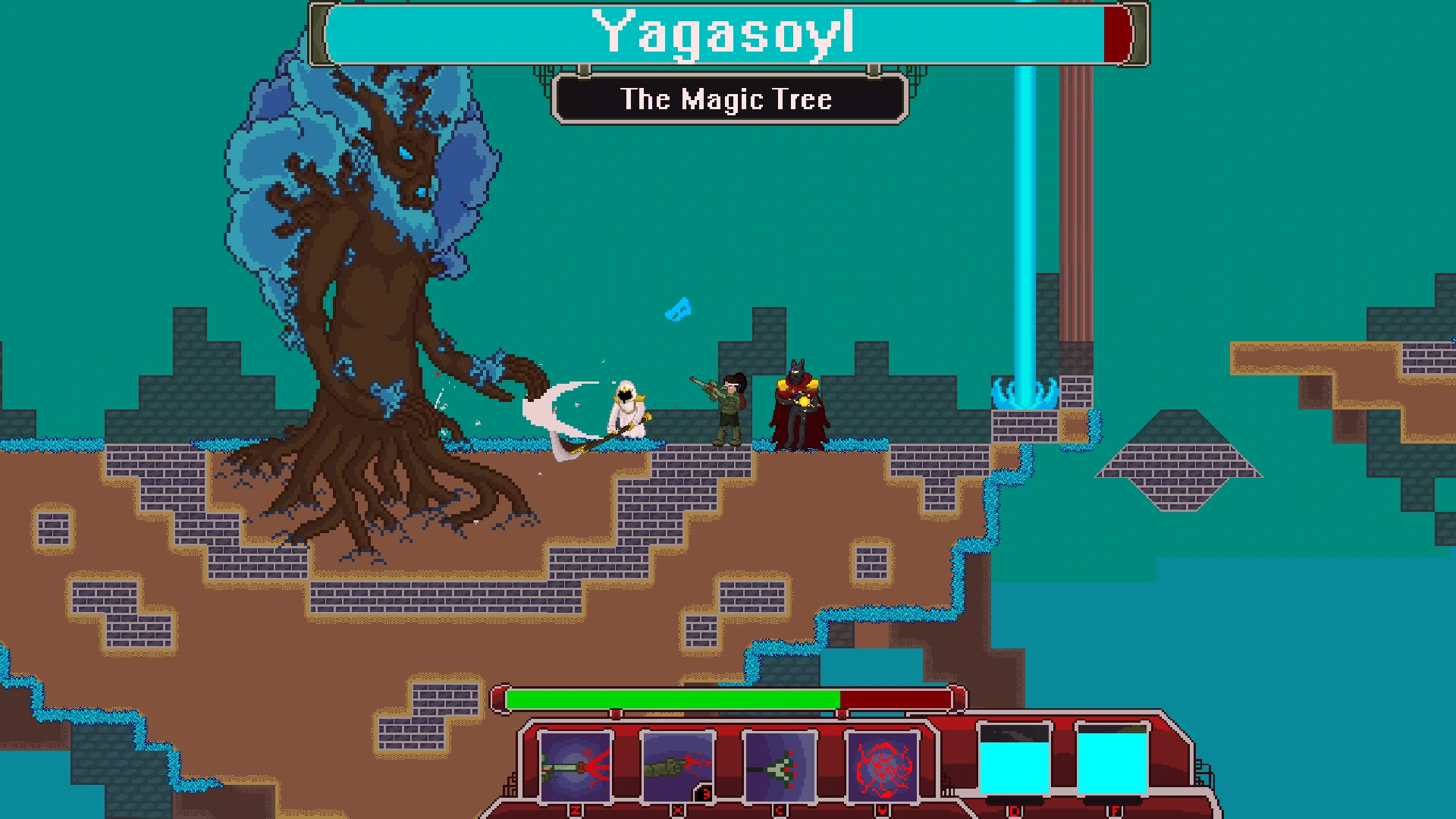
Task: Click the cyan slot labeled F
Action: click(1112, 761)
